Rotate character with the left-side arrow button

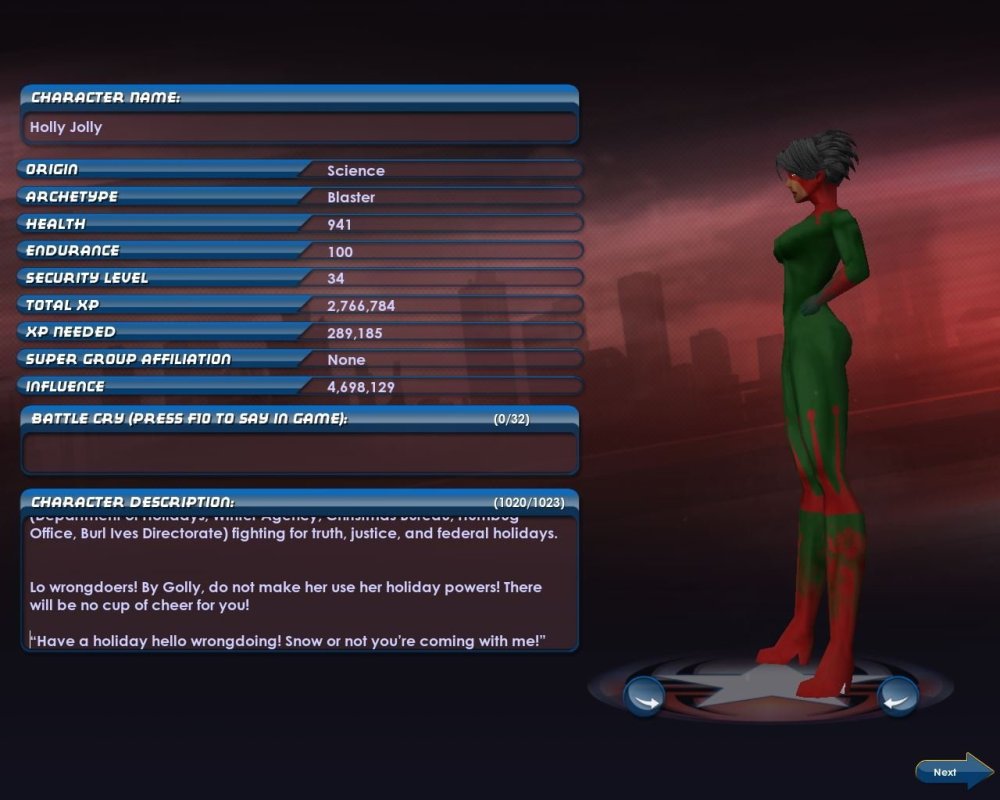(x=644, y=696)
